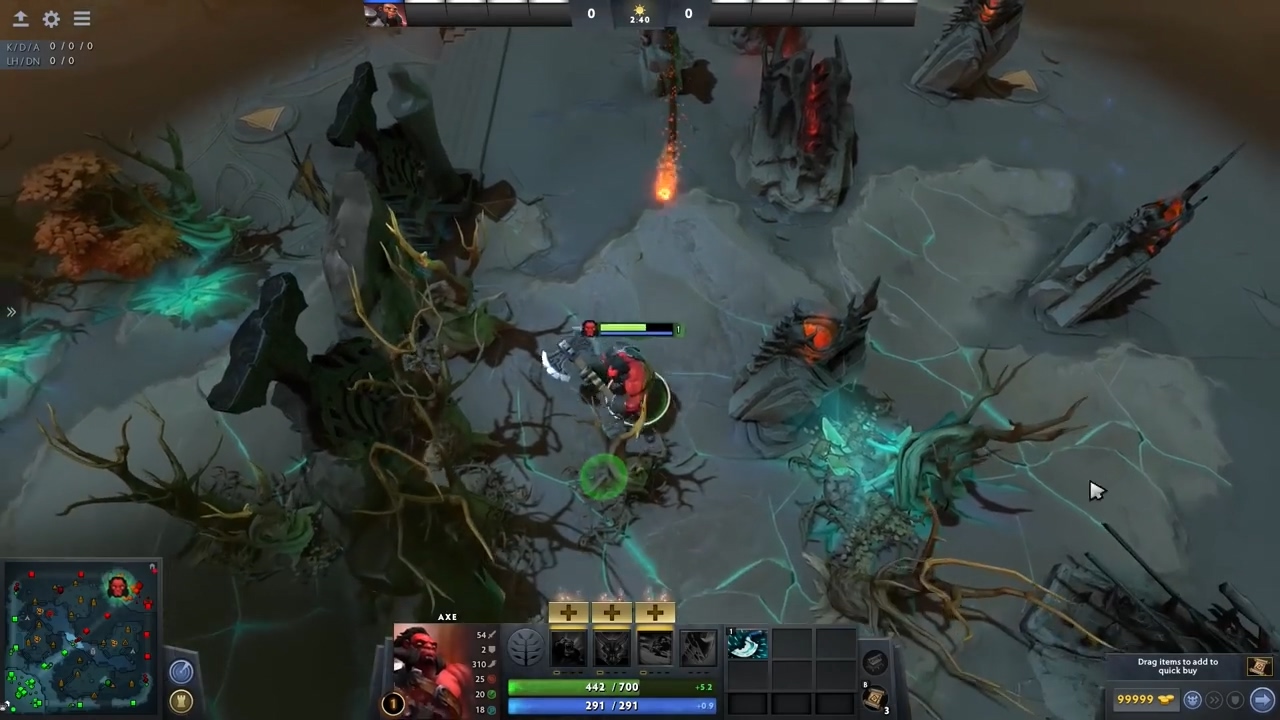Level up Berserker's Call with the plus button
The height and width of the screenshot is (720, 1280).
pyautogui.click(x=567, y=611)
